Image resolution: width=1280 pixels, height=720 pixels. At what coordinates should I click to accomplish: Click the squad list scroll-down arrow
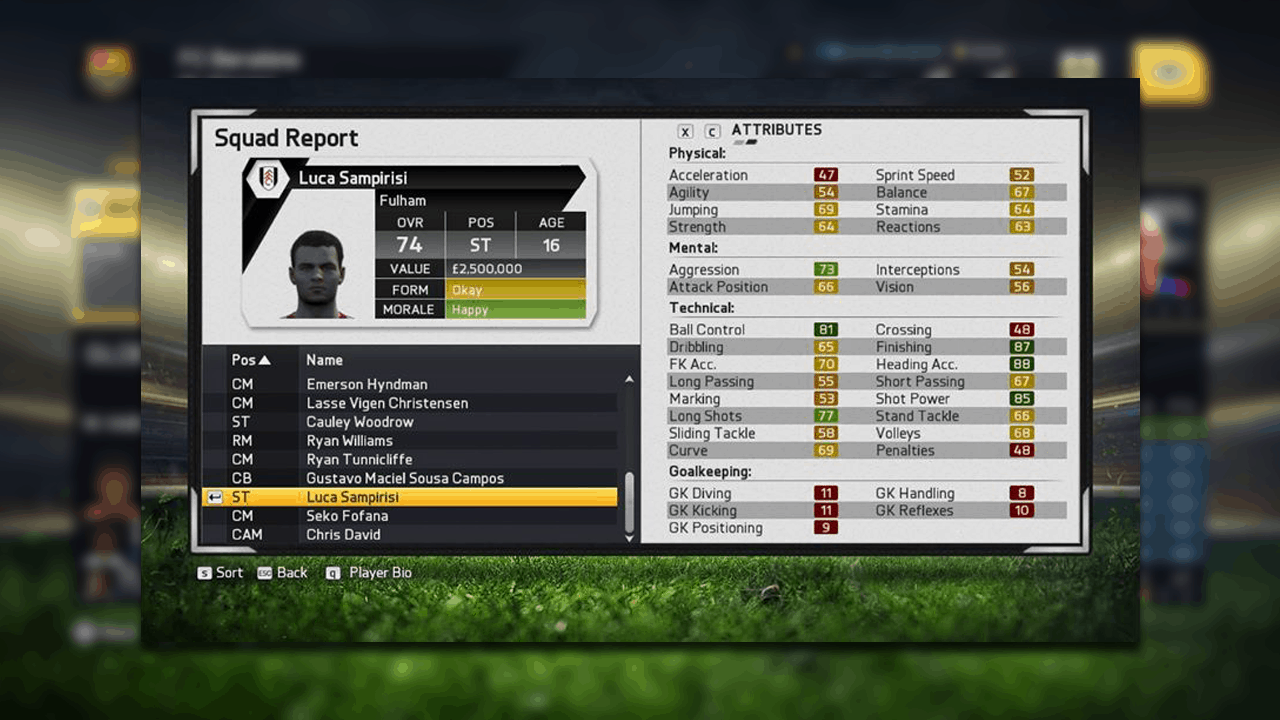(629, 538)
